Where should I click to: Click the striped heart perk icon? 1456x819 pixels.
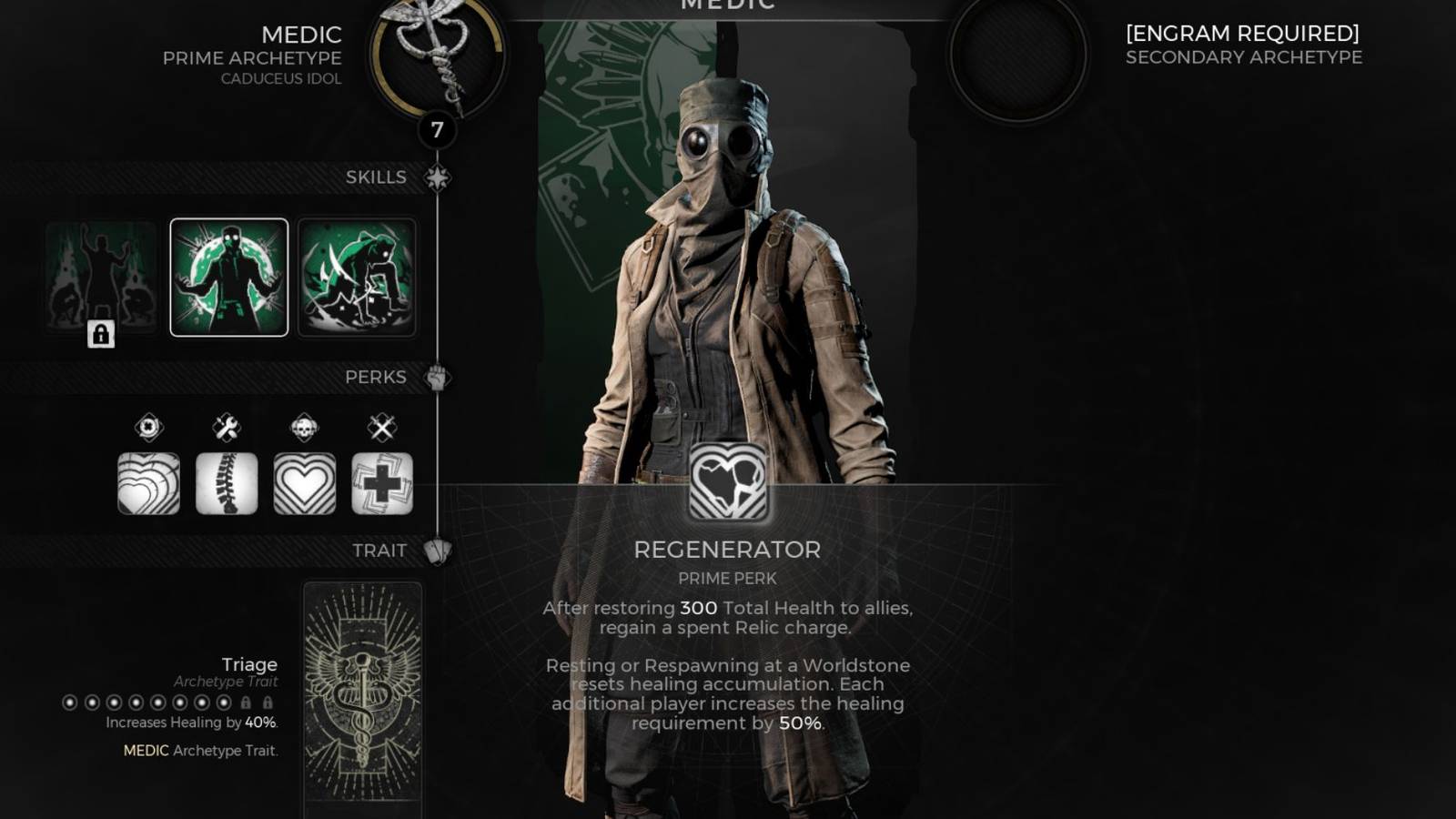(303, 482)
